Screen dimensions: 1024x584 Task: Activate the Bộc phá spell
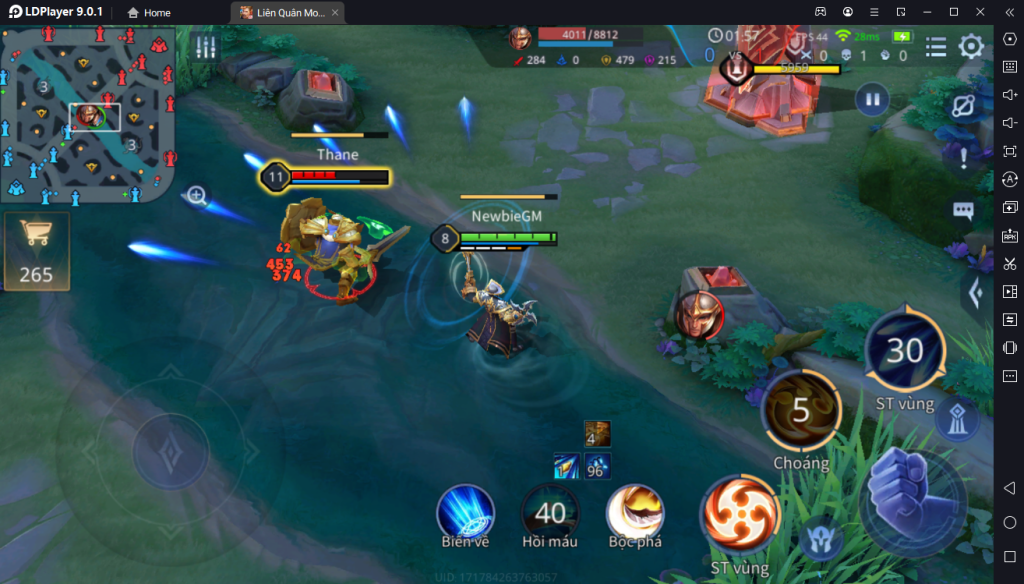(x=635, y=512)
